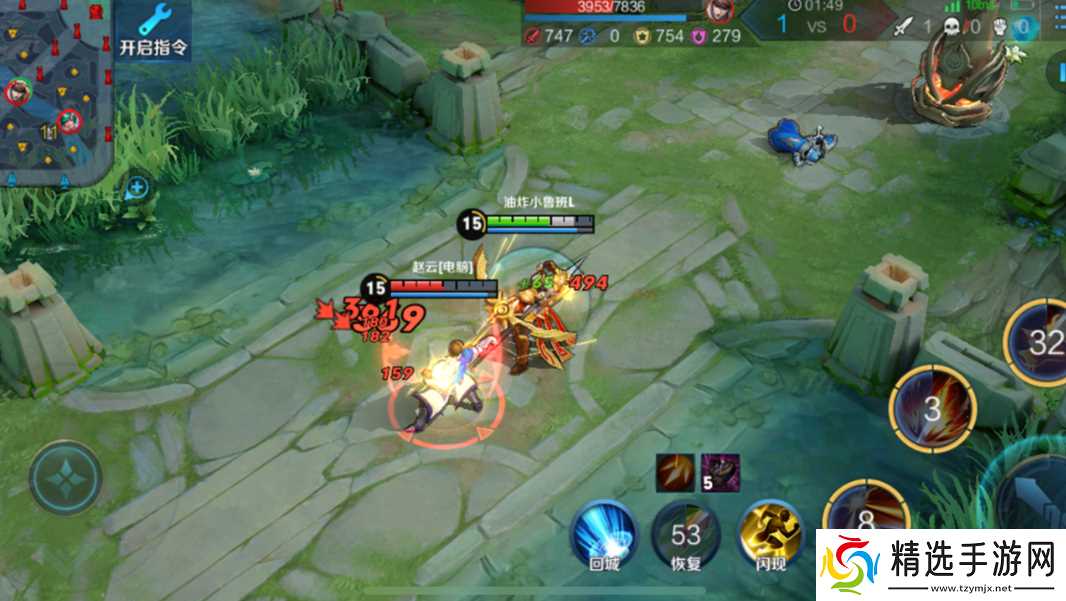The image size is (1066, 601).
Task: Trigger the skill showing a 3 cooldown
Action: pos(933,408)
